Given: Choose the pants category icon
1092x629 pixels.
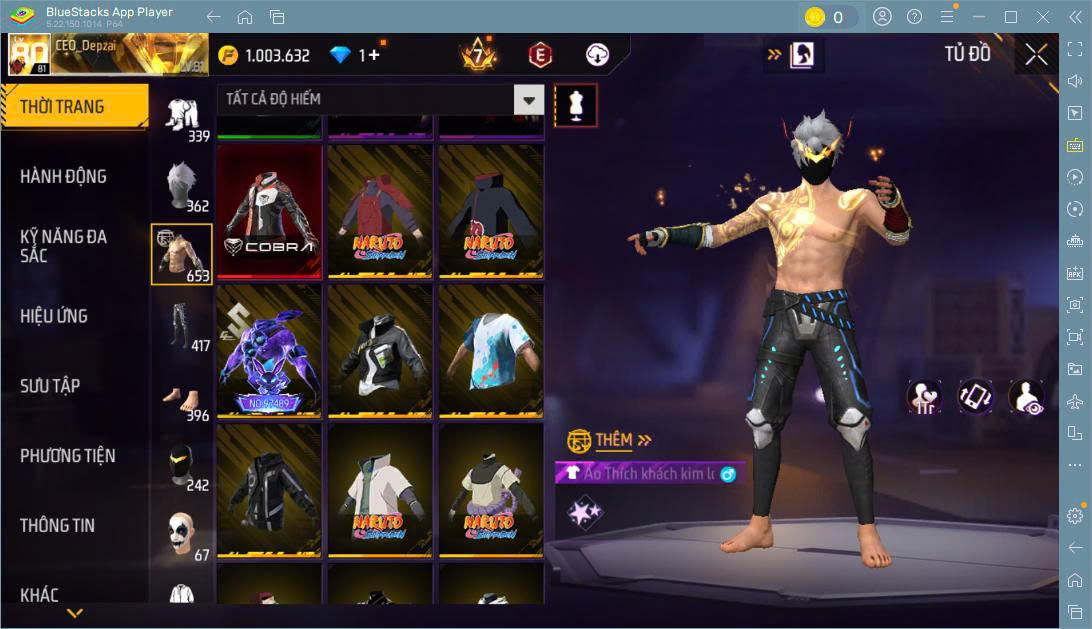Looking at the screenshot, I should pos(181,326).
